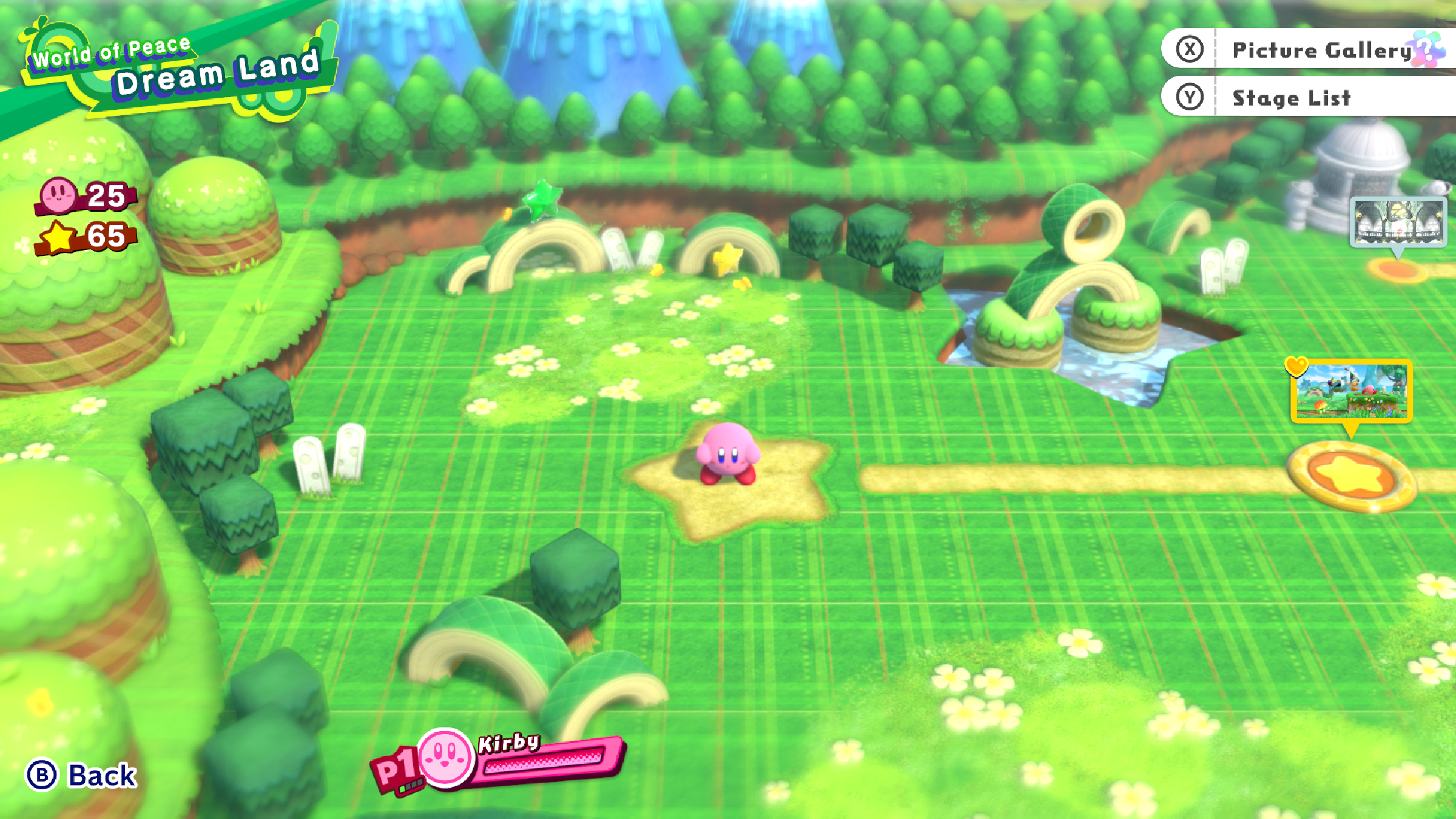
Task: Open the Picture Gallery
Action: [x=1310, y=50]
